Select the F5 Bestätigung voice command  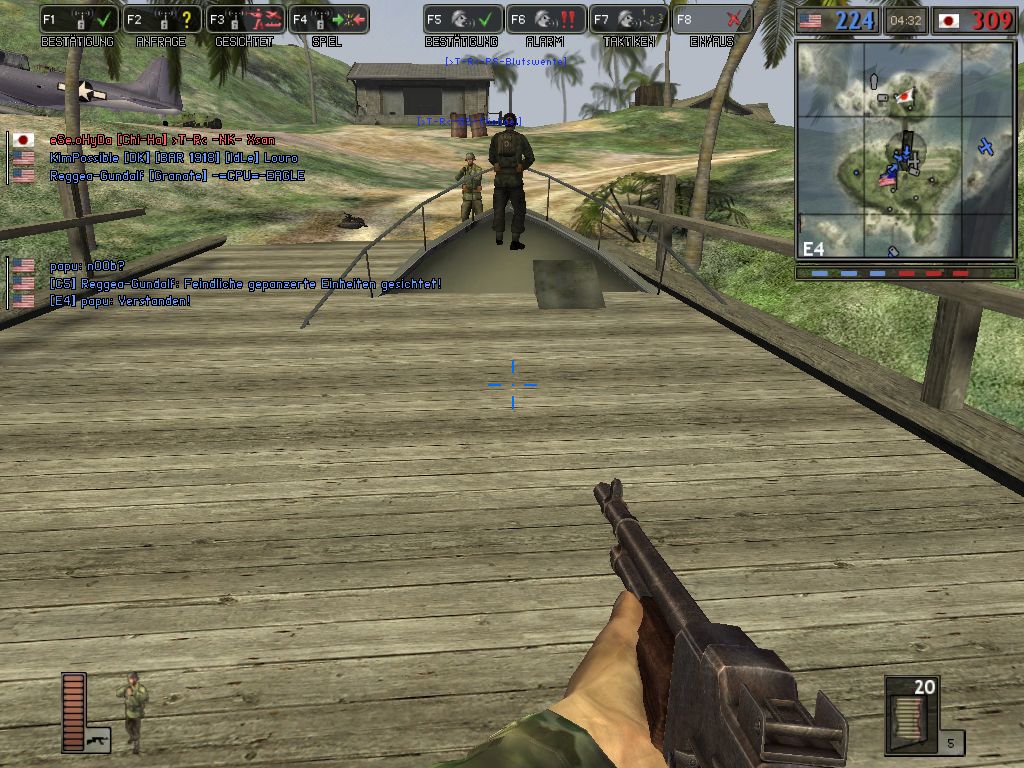(x=462, y=19)
